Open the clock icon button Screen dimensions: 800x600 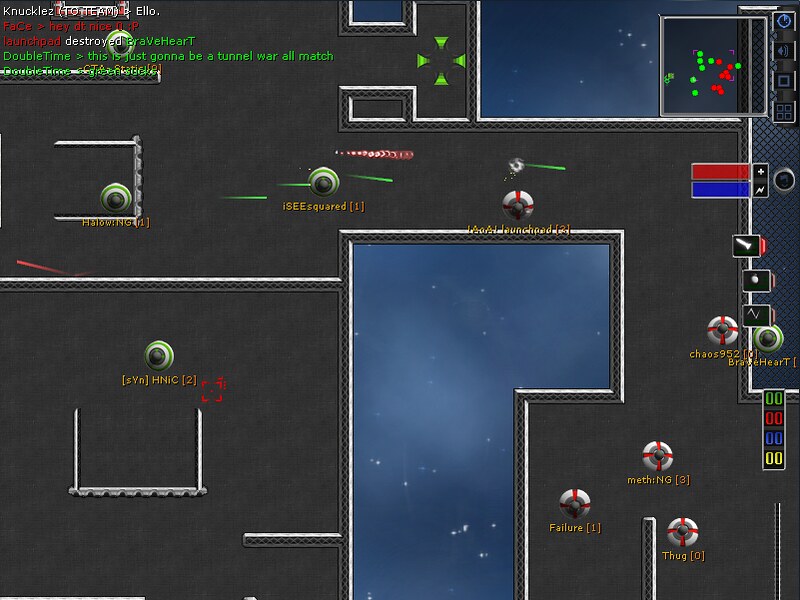(783, 22)
